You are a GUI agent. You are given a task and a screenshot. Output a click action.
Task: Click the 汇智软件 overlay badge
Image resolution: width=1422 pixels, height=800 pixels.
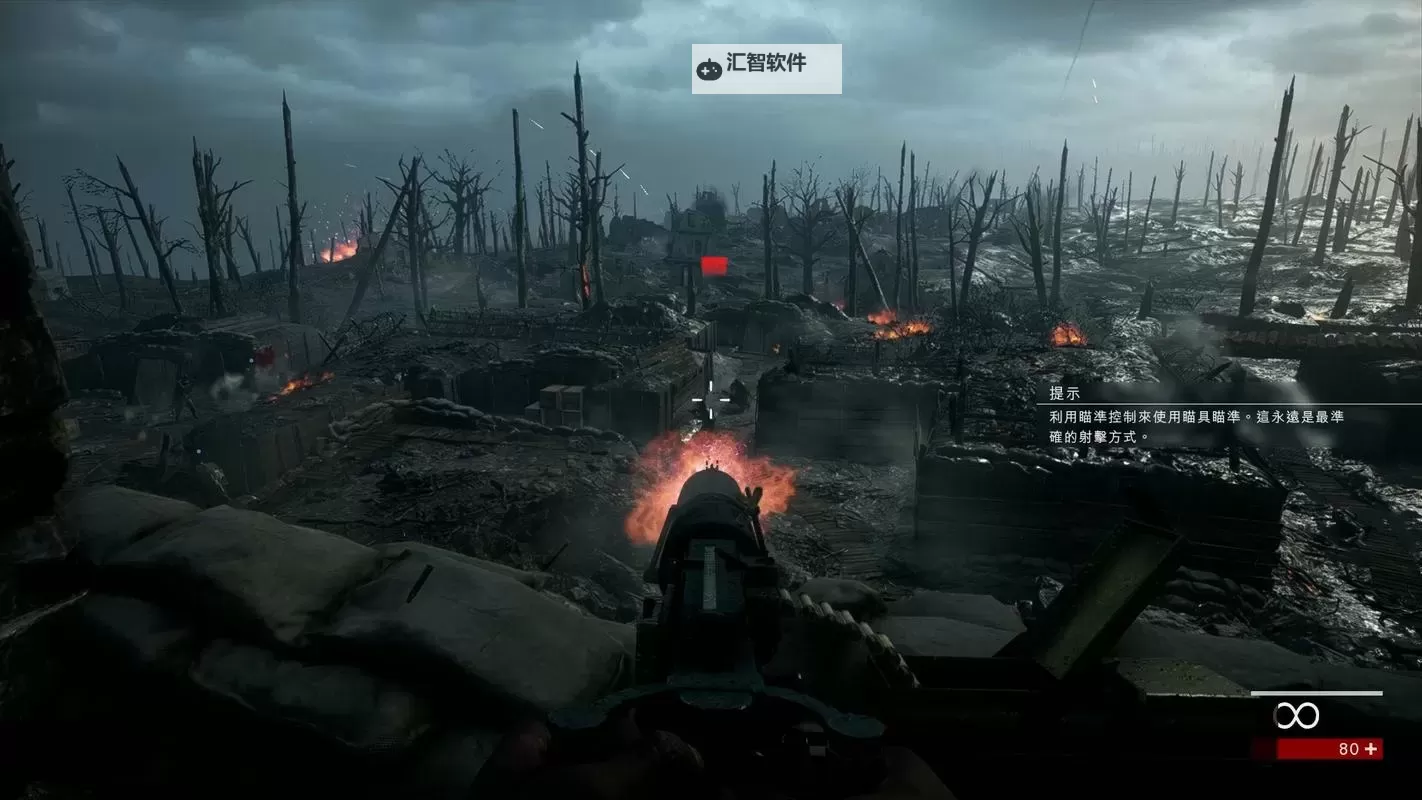(766, 68)
